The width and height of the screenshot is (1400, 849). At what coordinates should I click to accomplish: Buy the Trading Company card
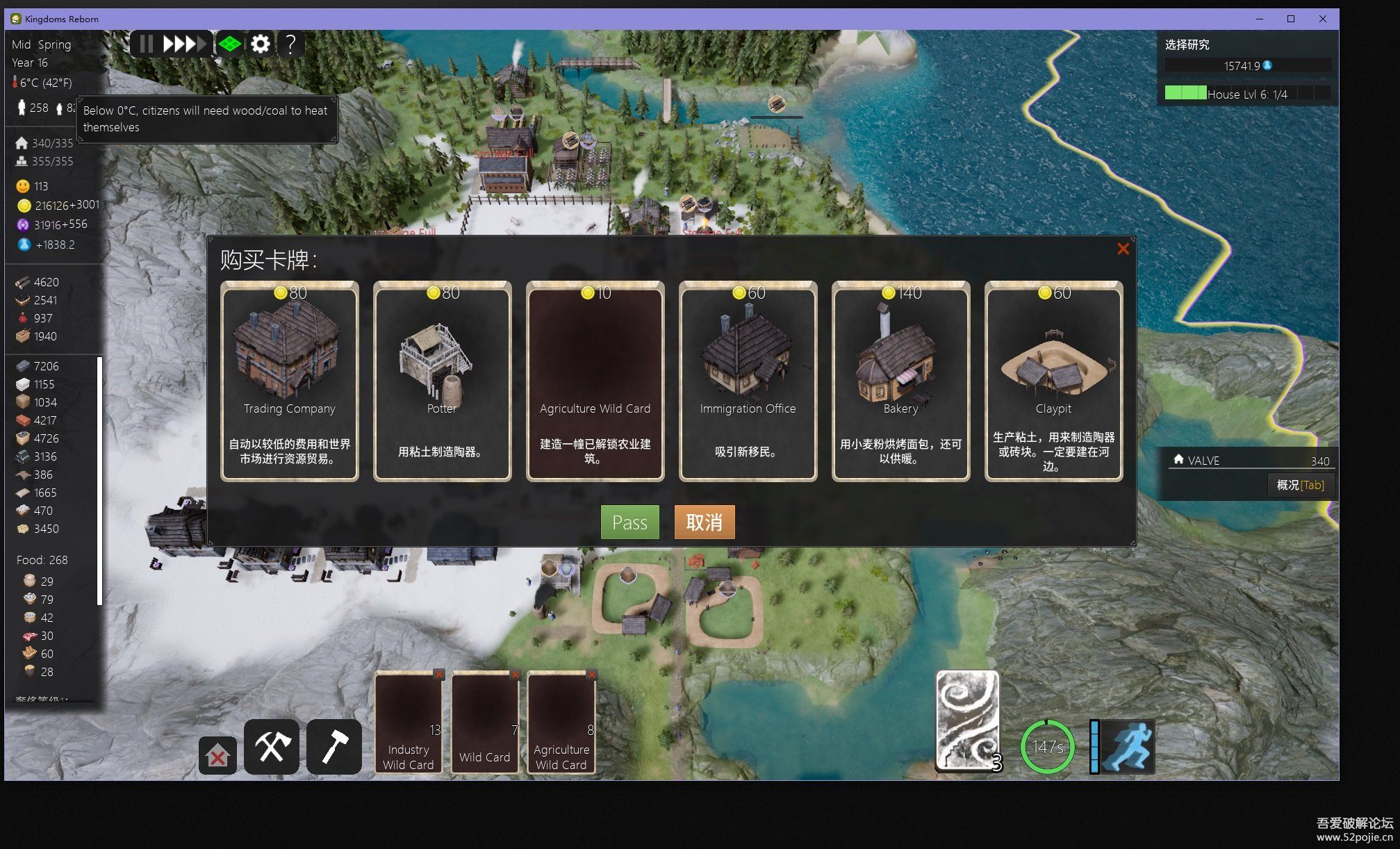coord(289,381)
